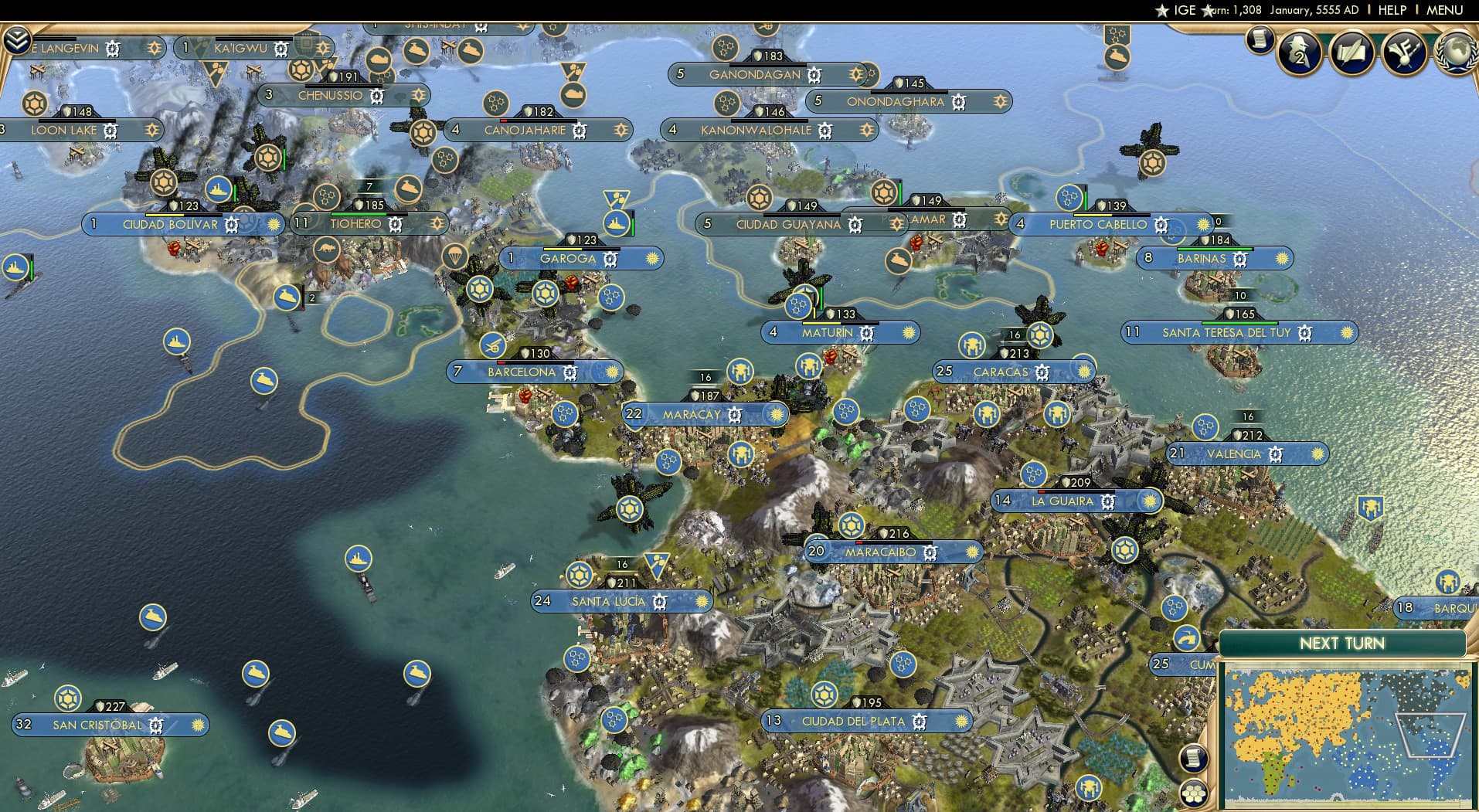Click the gear icon on Maturin's city banner
The width and height of the screenshot is (1479, 812).
pyautogui.click(x=866, y=331)
